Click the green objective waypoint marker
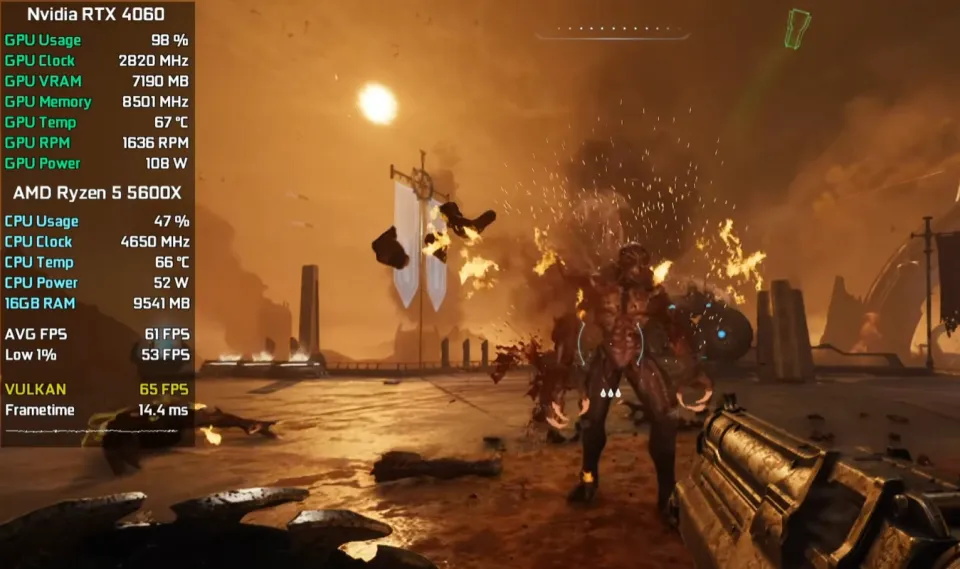This screenshot has height=569, width=960. coord(796,29)
